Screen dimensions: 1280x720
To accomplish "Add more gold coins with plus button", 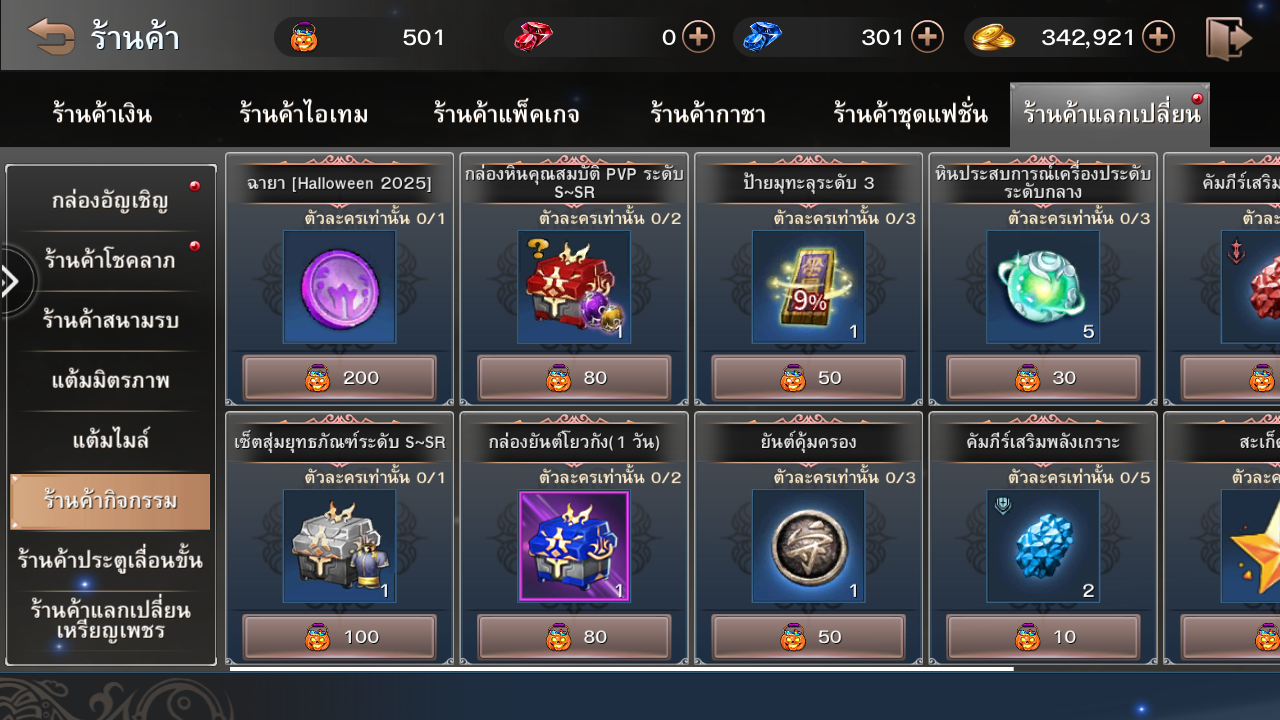I will (x=1158, y=38).
